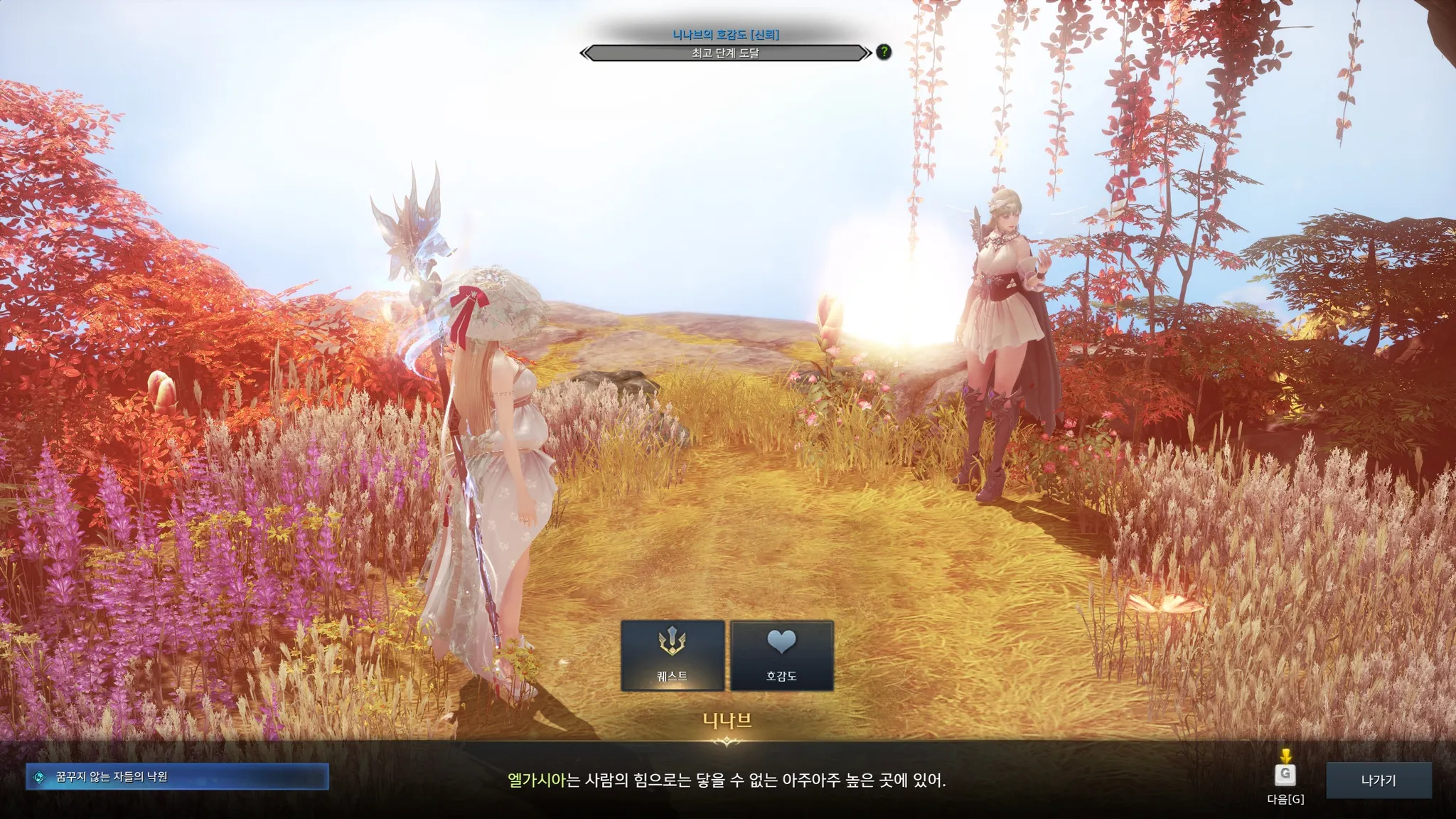Click the left arrow on the rapport bar
Viewport: 1456px width, 819px height.
click(585, 53)
